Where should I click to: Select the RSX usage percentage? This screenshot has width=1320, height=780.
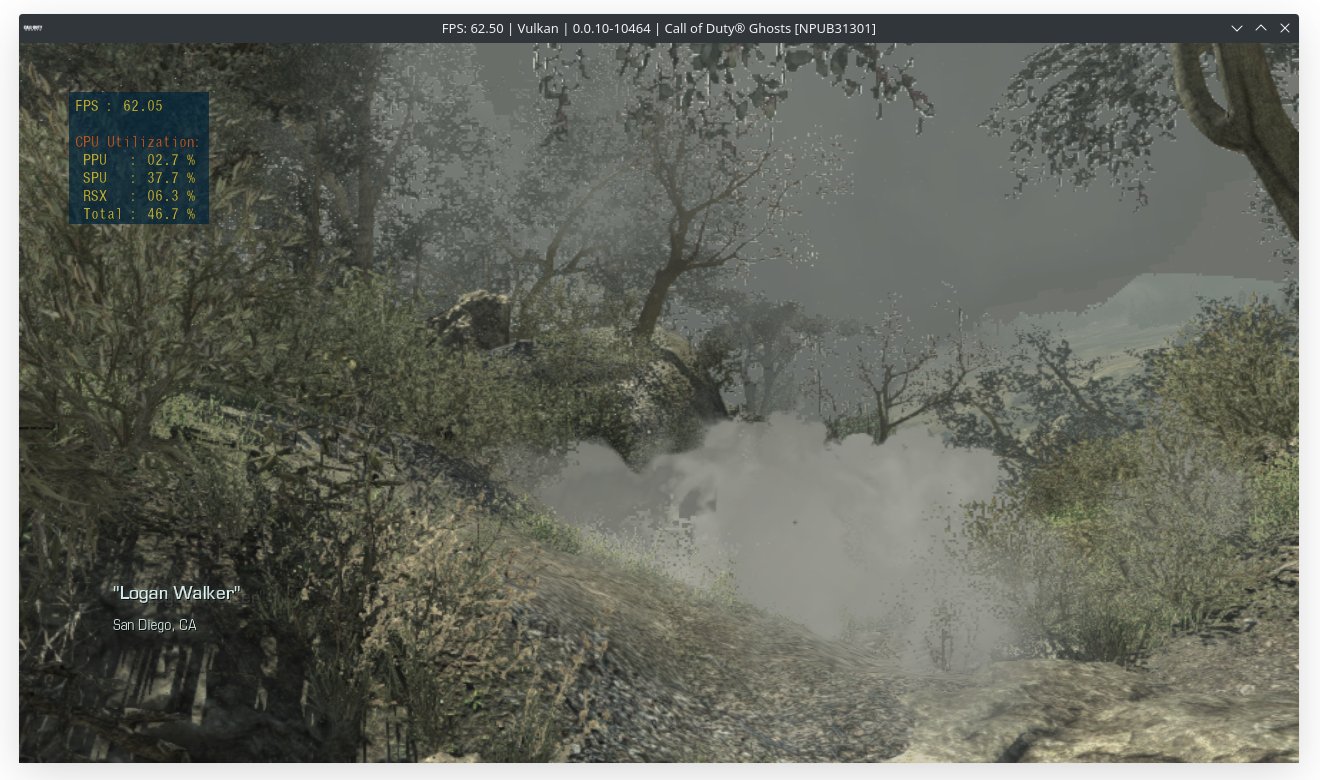(170, 195)
